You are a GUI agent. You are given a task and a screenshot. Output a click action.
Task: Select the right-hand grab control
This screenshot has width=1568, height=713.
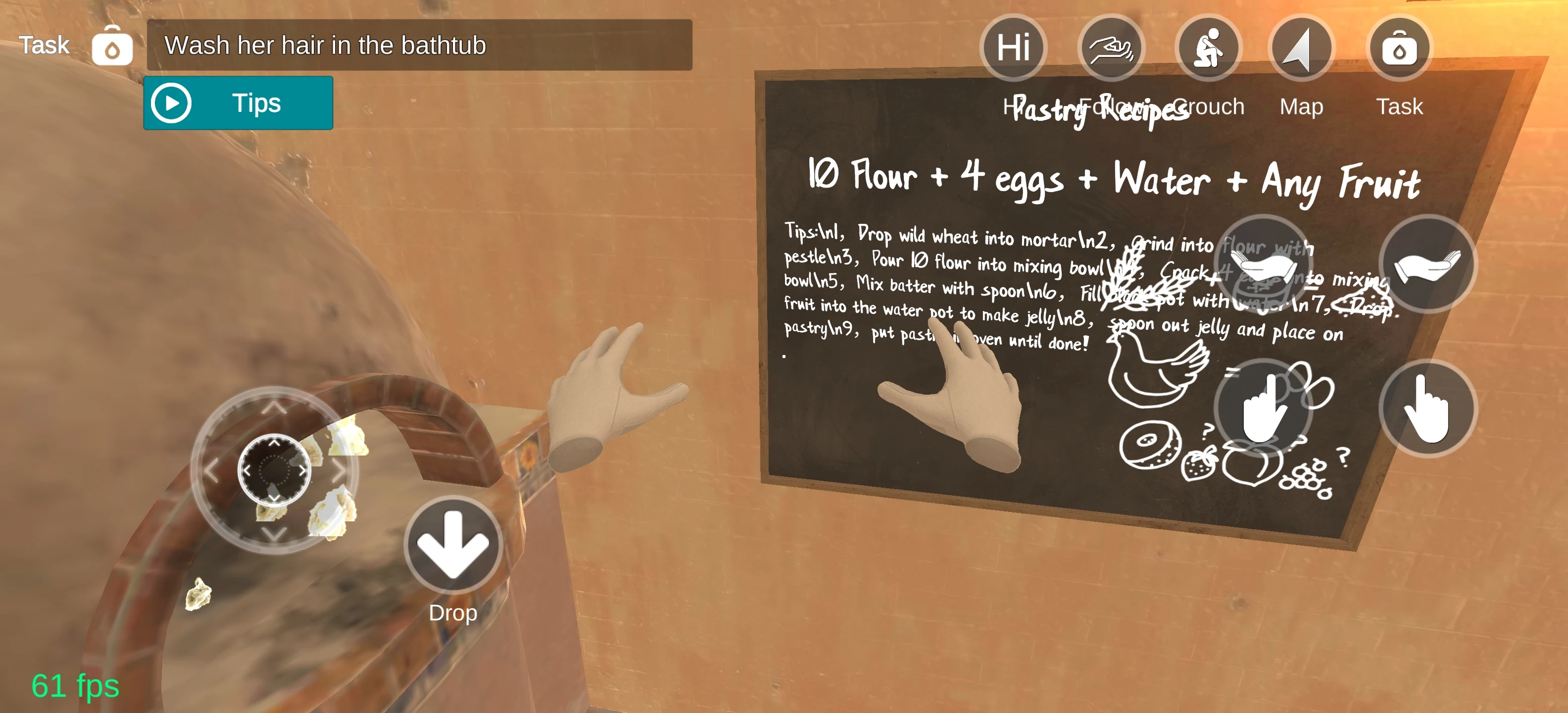pyautogui.click(x=1427, y=268)
